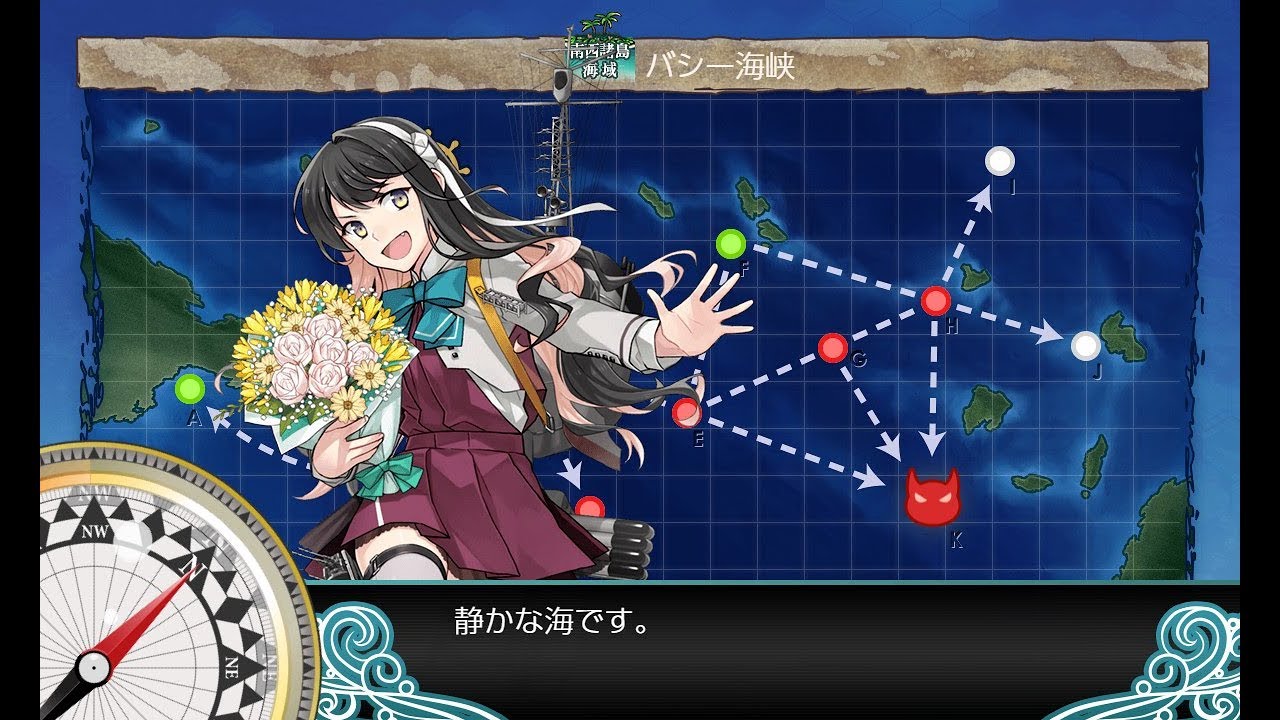Click red battle node H

click(935, 300)
